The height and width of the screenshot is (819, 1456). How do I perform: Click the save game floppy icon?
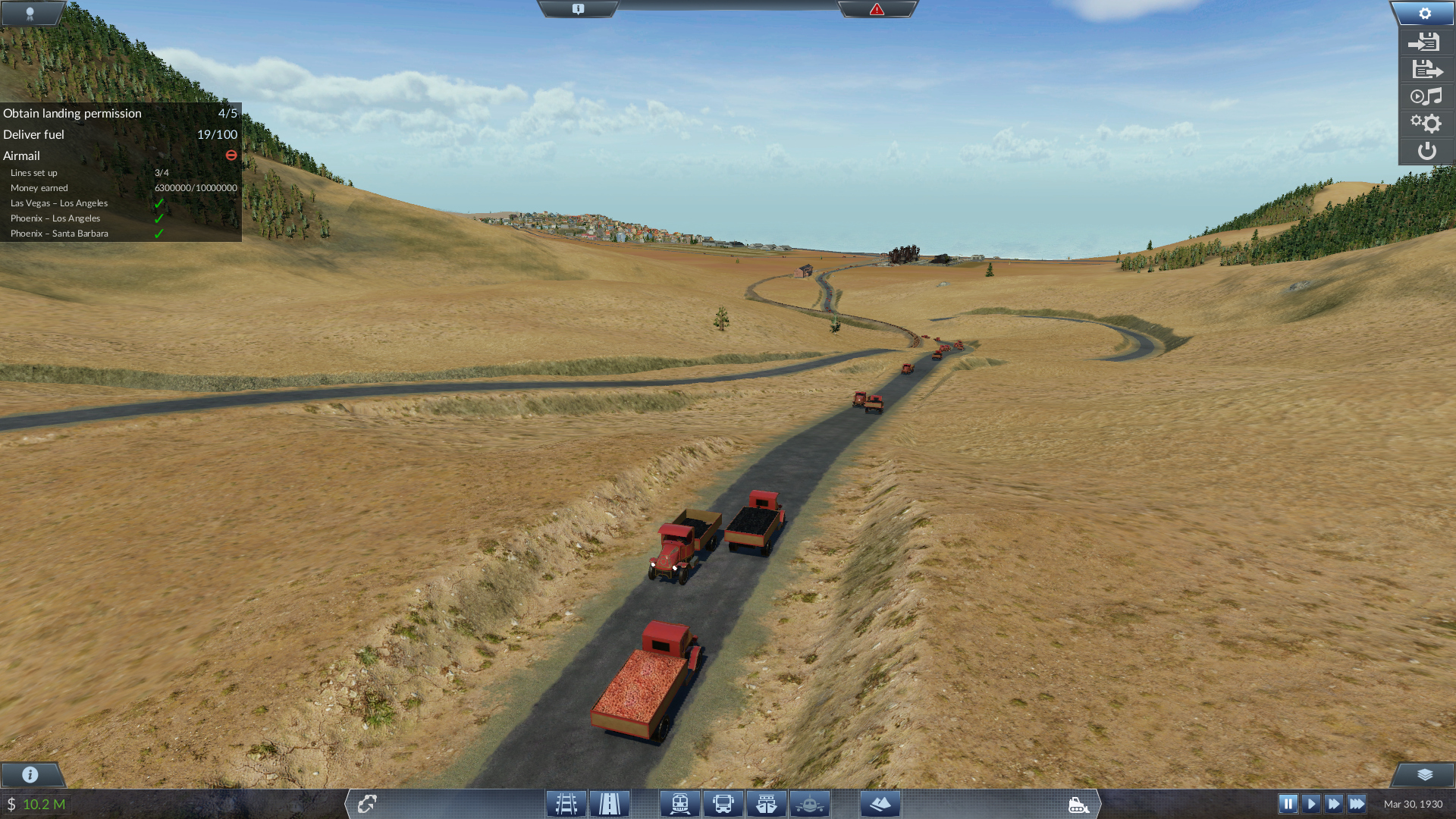(1426, 42)
